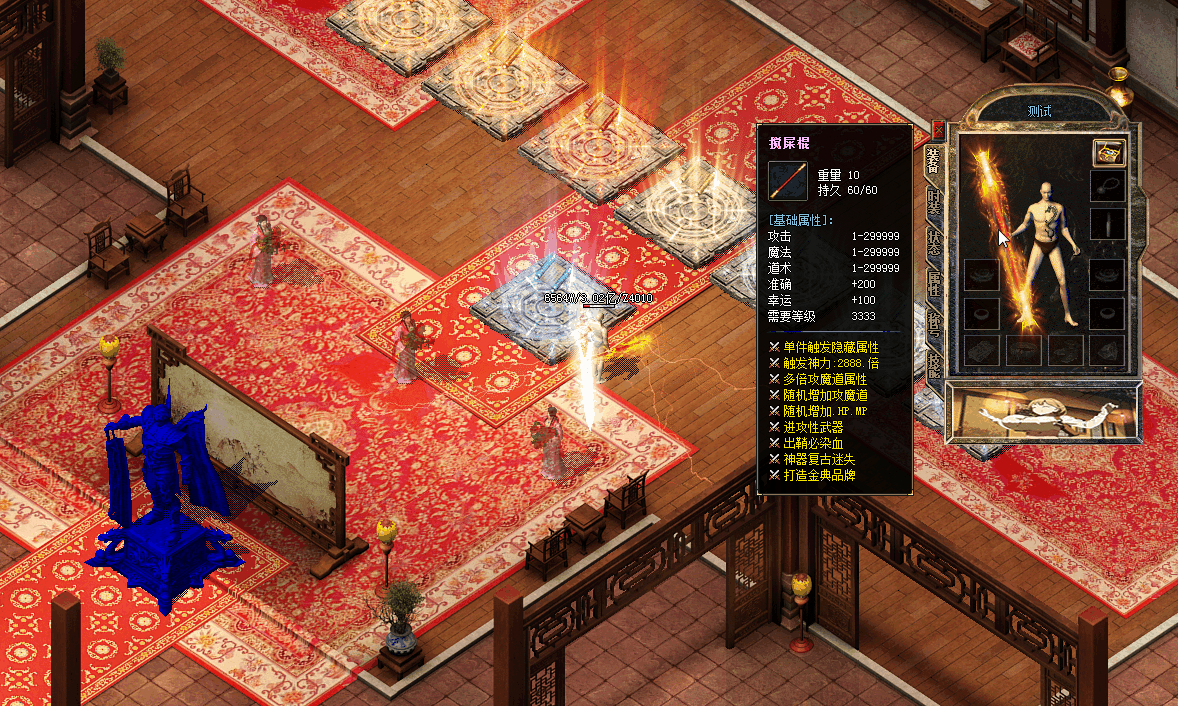Screen dimensions: 1178x706
Task: Select the 属性 attributes tab
Action: click(x=933, y=285)
